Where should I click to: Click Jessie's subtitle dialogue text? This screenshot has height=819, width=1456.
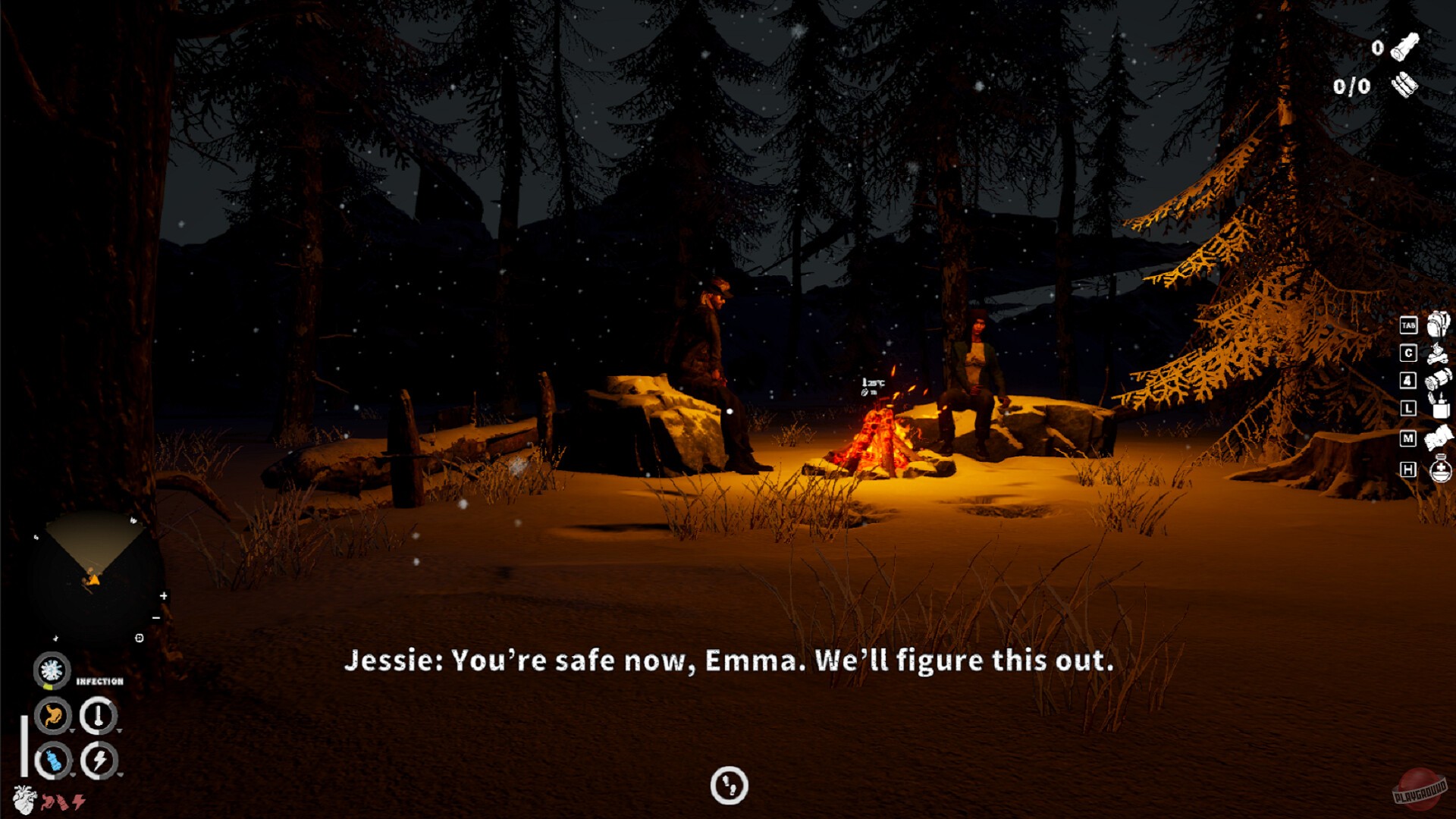[x=728, y=661]
